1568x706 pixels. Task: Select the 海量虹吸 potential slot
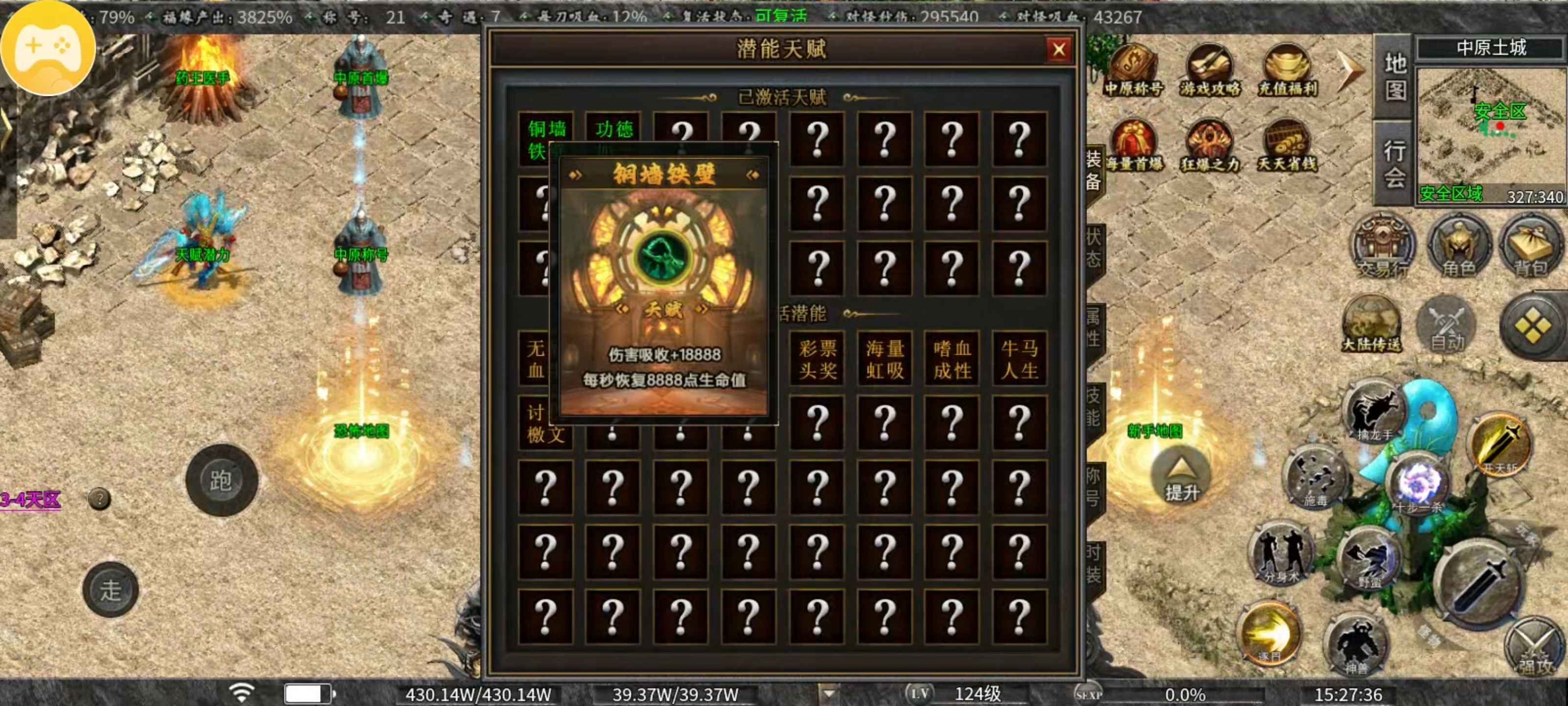[884, 359]
